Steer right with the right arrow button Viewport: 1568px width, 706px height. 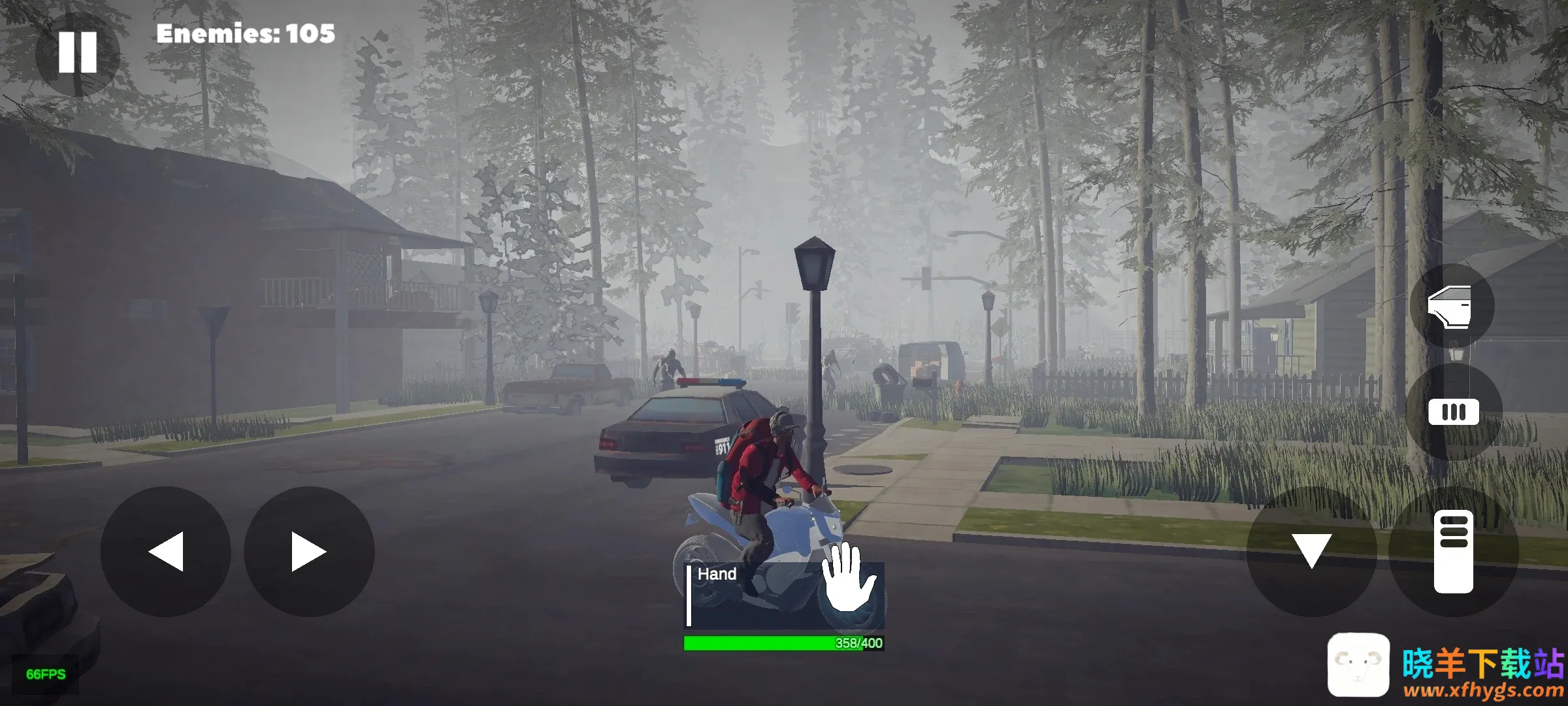tap(309, 552)
